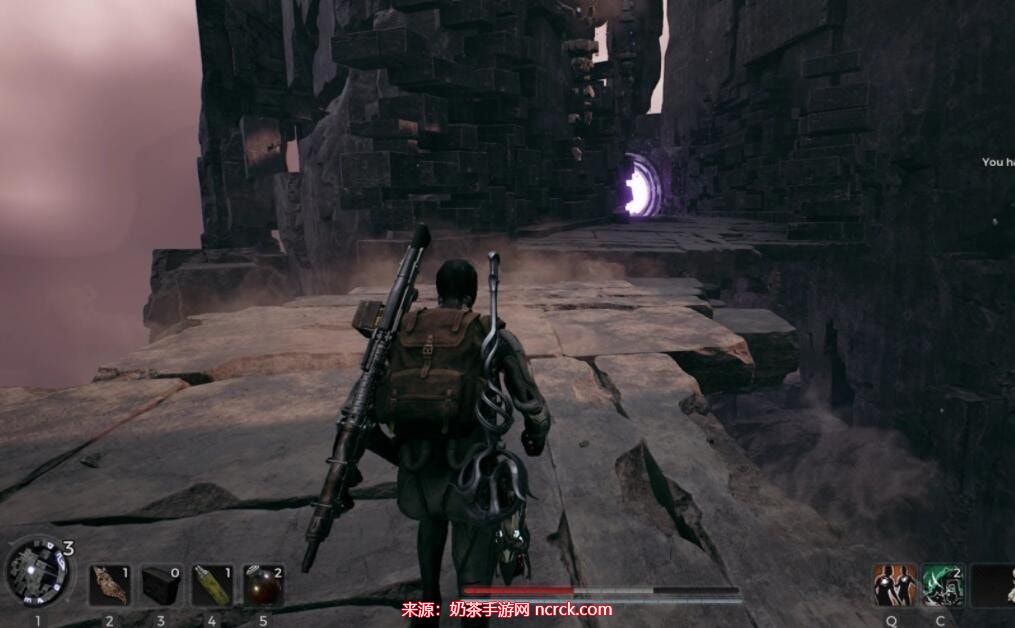Select the black ammo box slot

tap(160, 585)
